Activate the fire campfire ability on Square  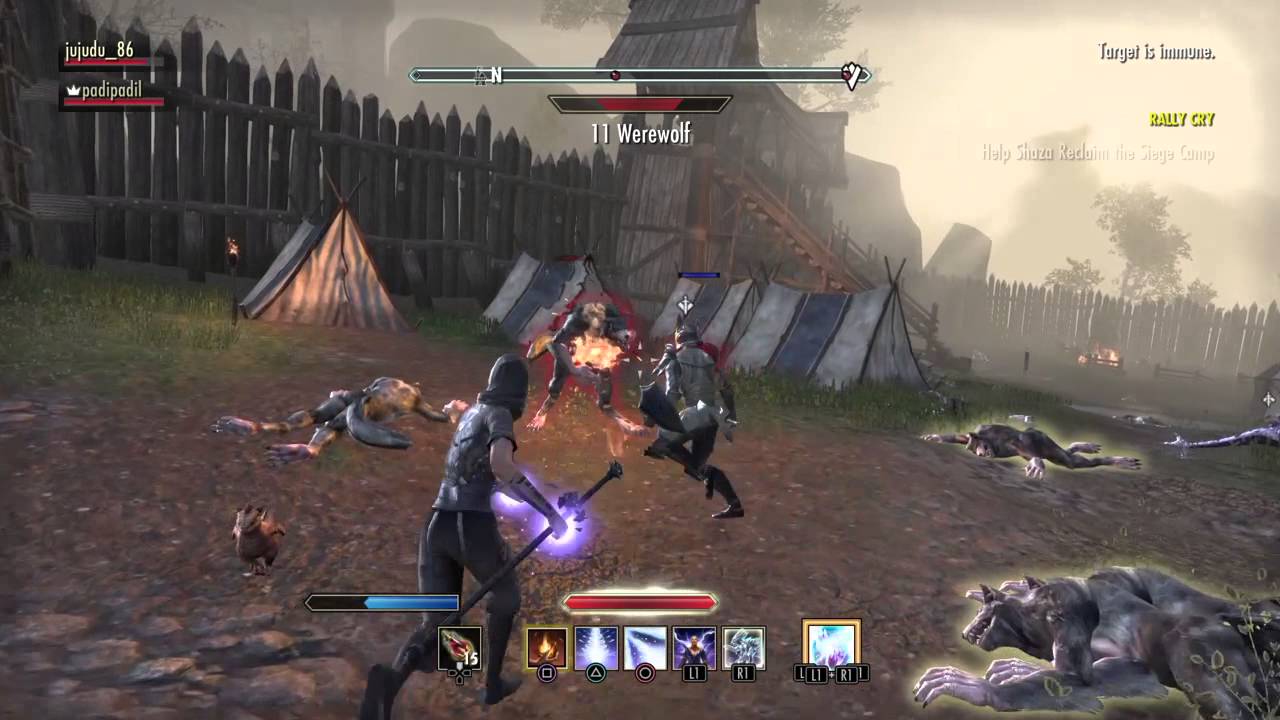tap(546, 646)
